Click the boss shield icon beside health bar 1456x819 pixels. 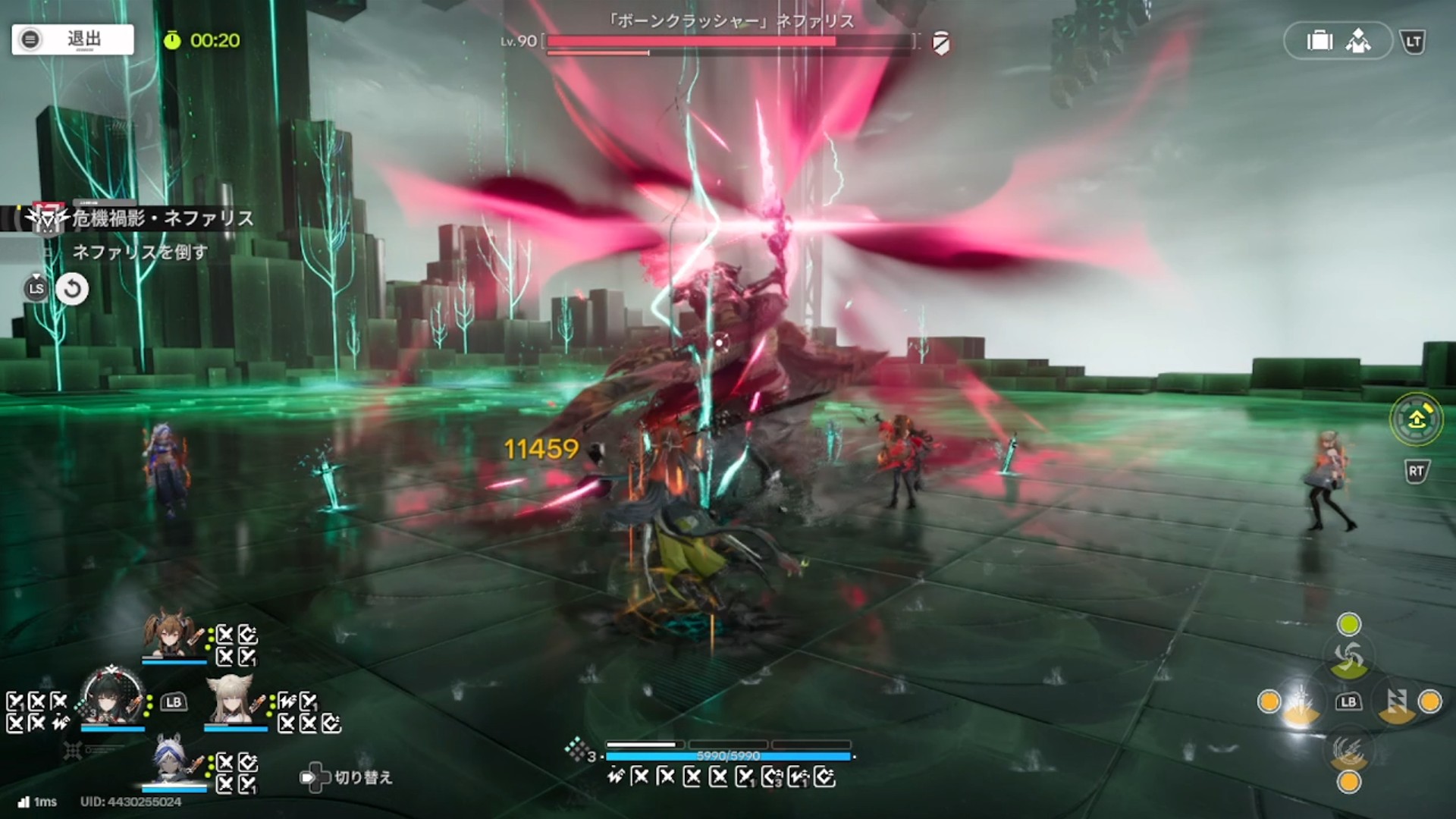(x=940, y=43)
